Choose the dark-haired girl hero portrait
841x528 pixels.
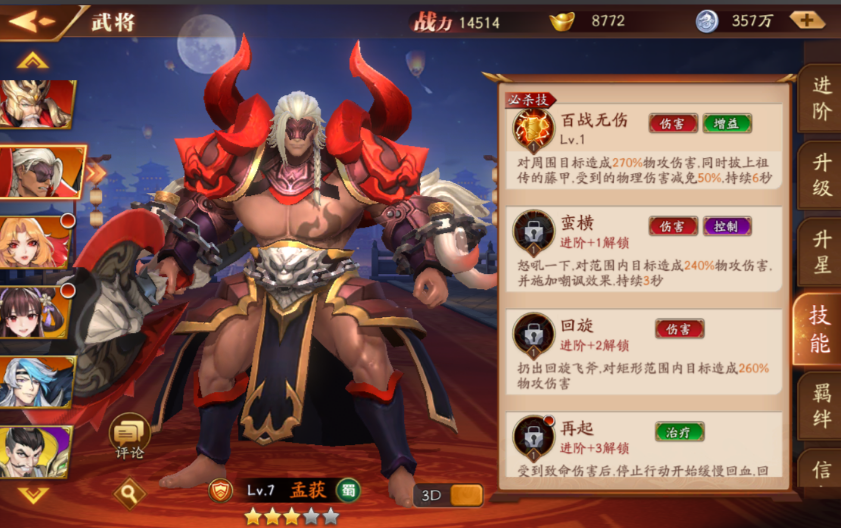pos(34,312)
